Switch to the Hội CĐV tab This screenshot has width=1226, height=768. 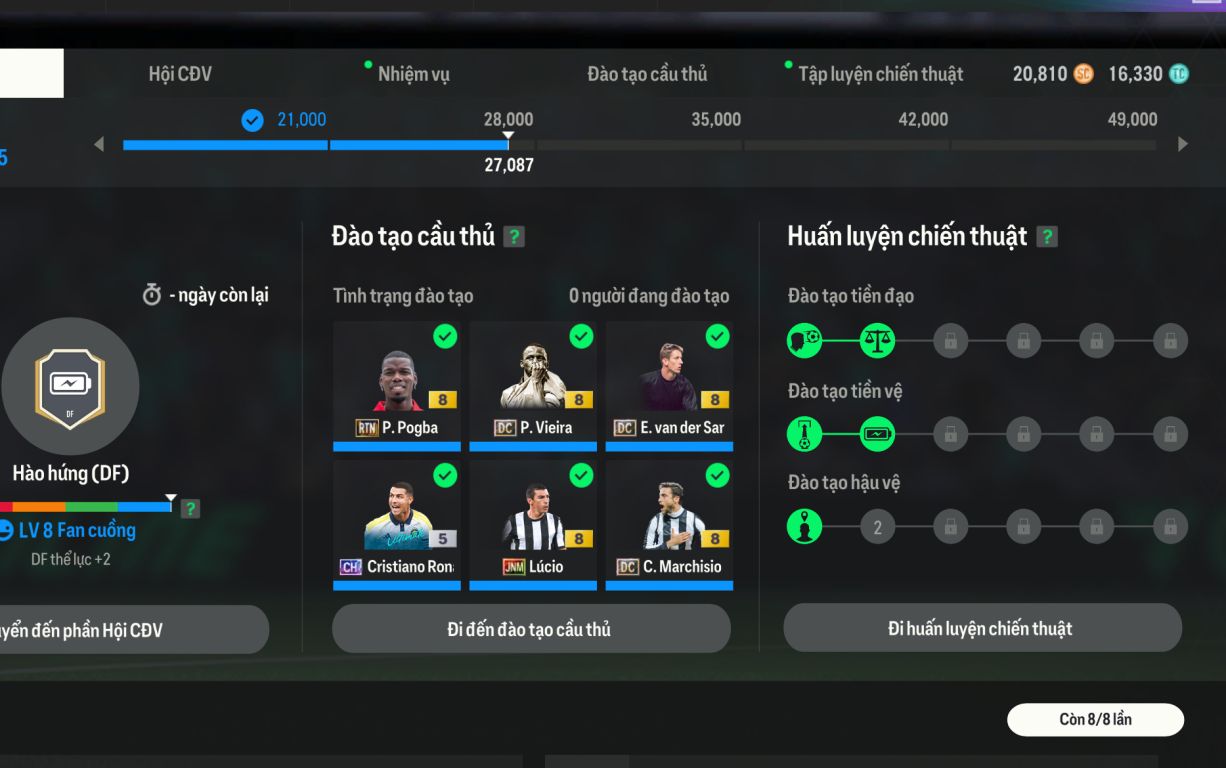coord(180,74)
